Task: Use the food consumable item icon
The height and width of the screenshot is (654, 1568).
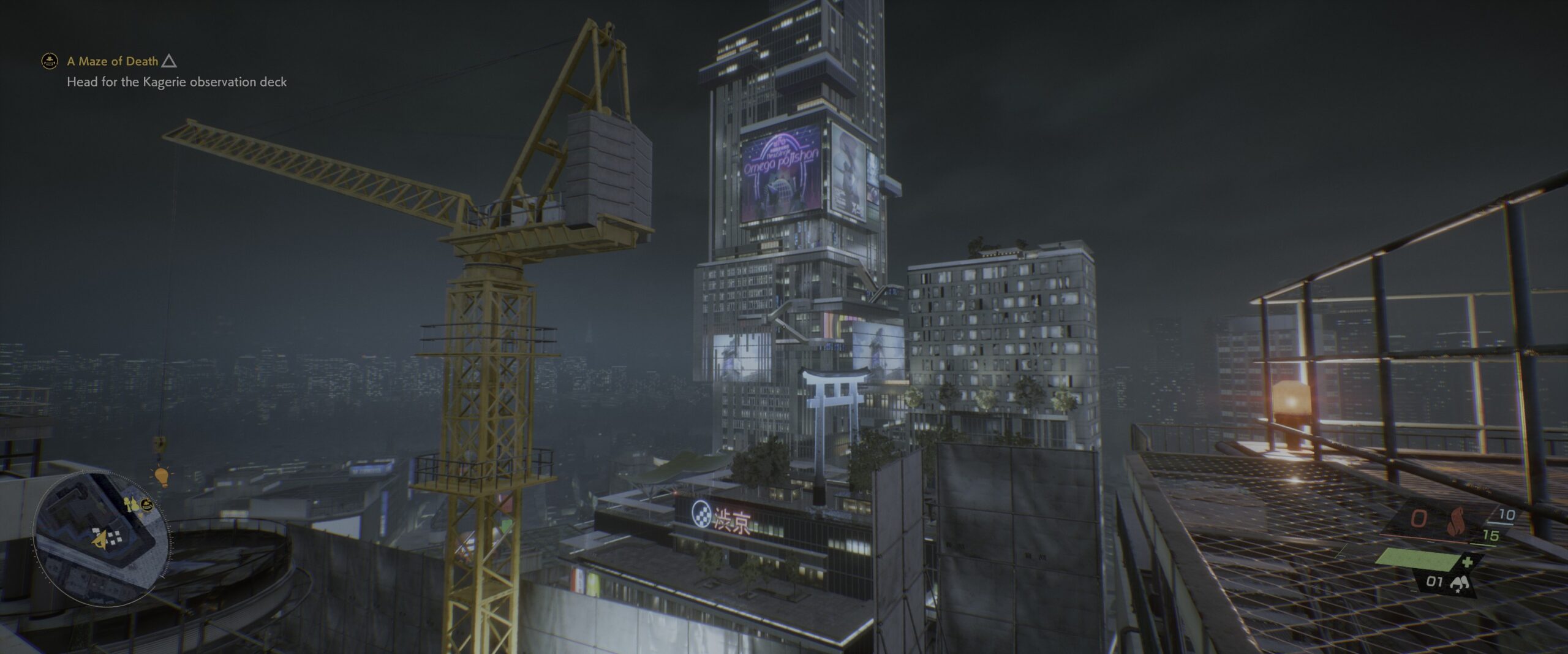Action: click(x=1459, y=584)
